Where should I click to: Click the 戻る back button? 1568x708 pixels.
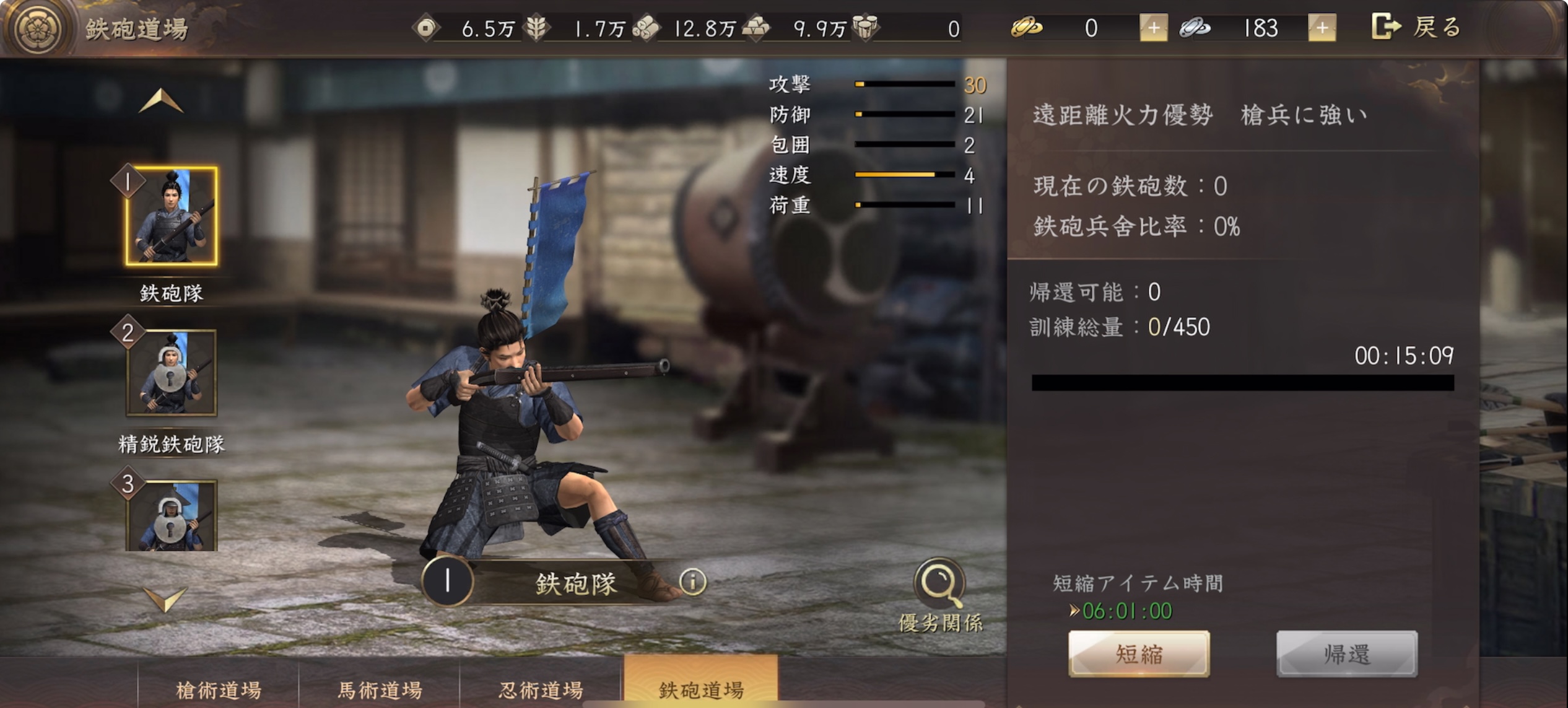(1417, 27)
